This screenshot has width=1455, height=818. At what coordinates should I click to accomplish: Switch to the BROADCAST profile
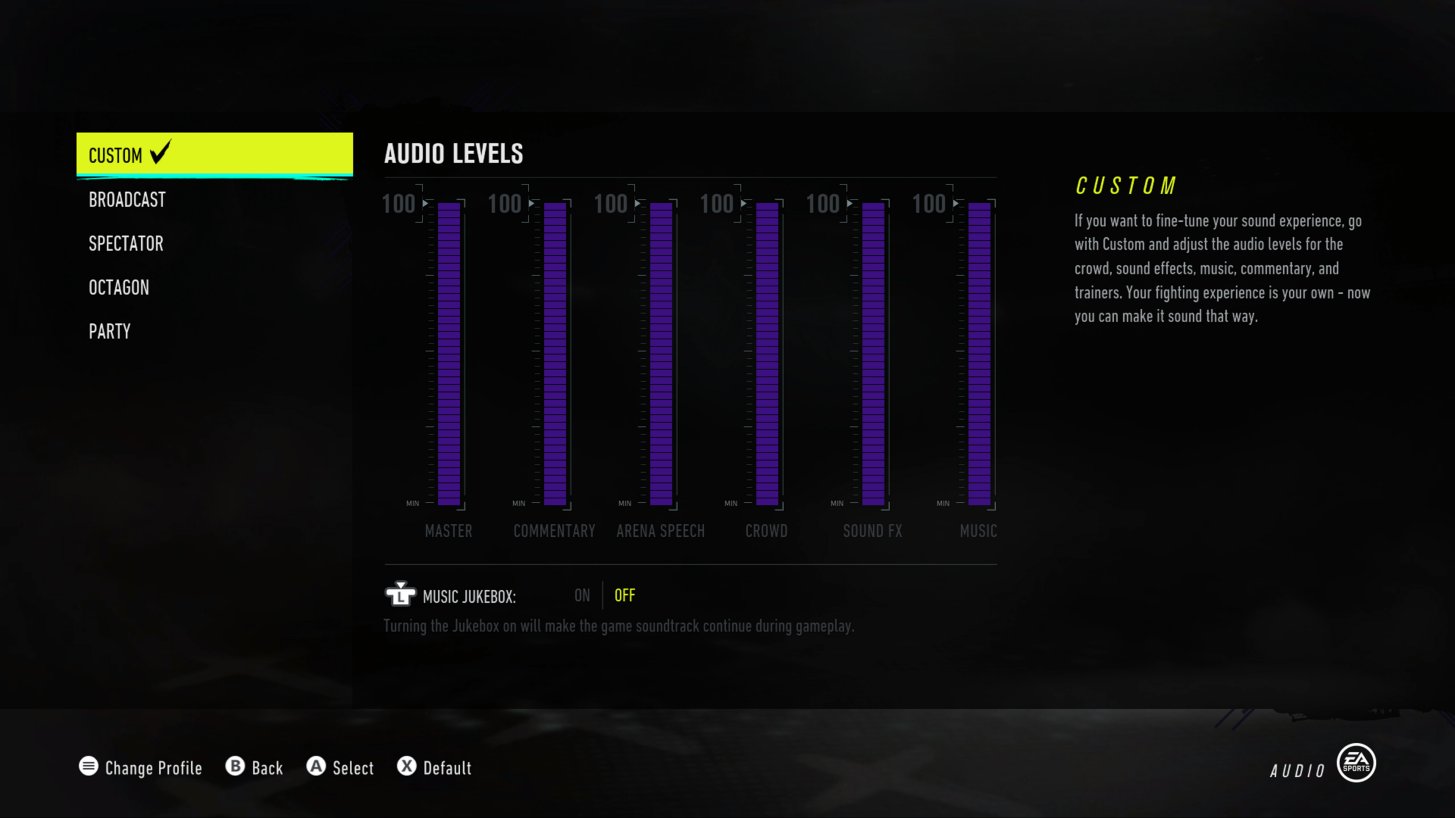[127, 199]
